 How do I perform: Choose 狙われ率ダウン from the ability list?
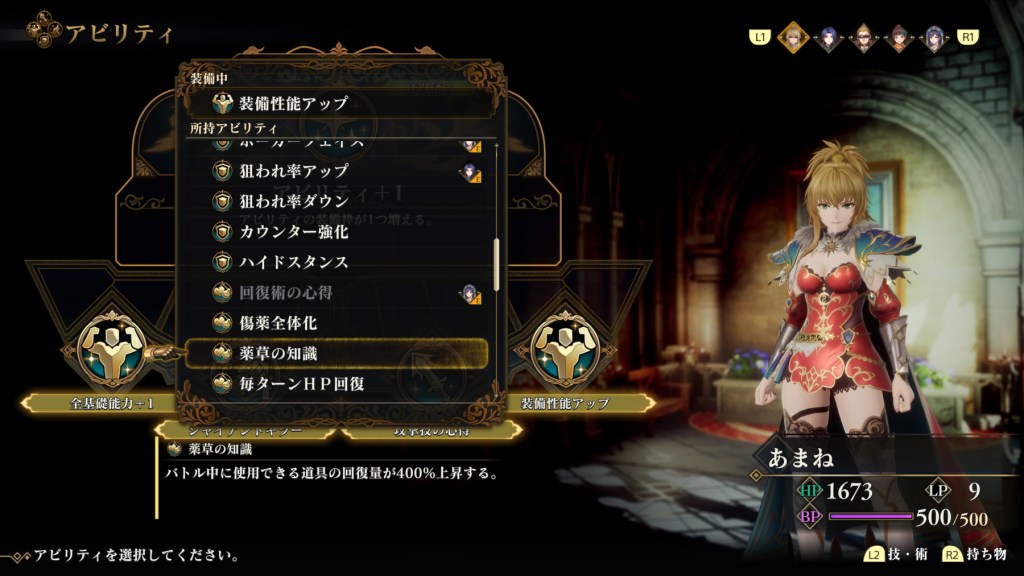[293, 201]
